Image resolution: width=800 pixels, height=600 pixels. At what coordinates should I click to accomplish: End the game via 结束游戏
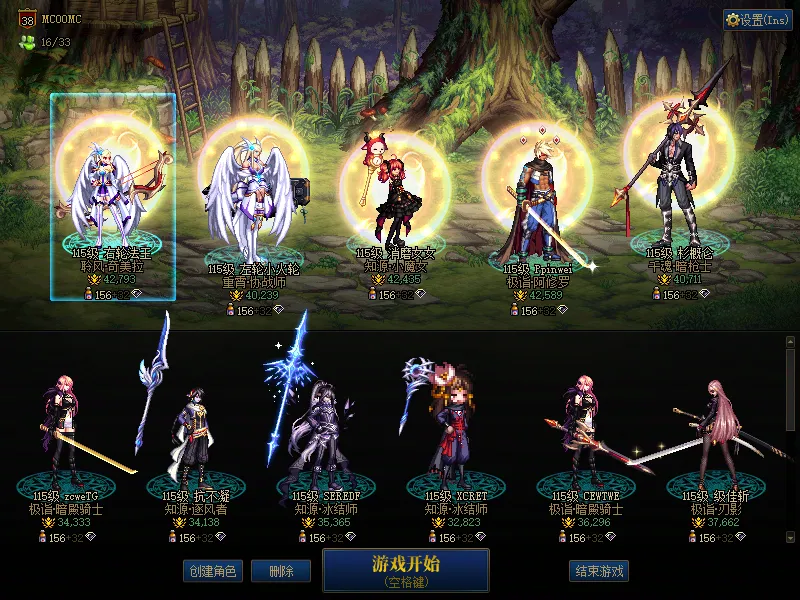pos(599,571)
